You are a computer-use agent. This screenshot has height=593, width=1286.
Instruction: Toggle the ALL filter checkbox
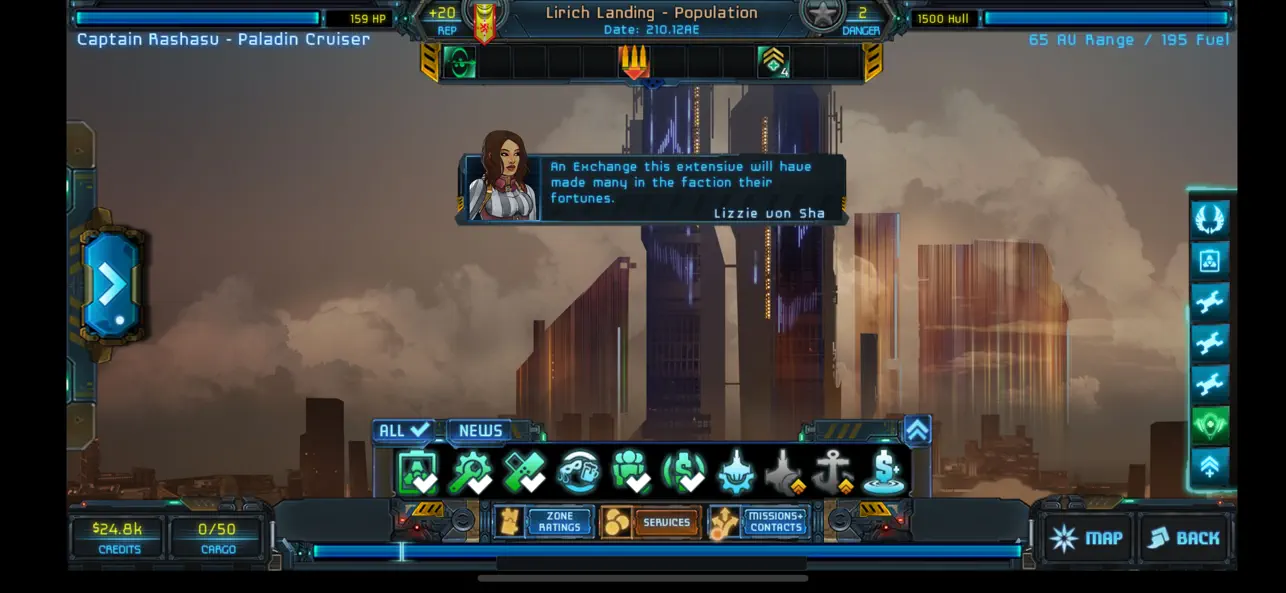[405, 431]
